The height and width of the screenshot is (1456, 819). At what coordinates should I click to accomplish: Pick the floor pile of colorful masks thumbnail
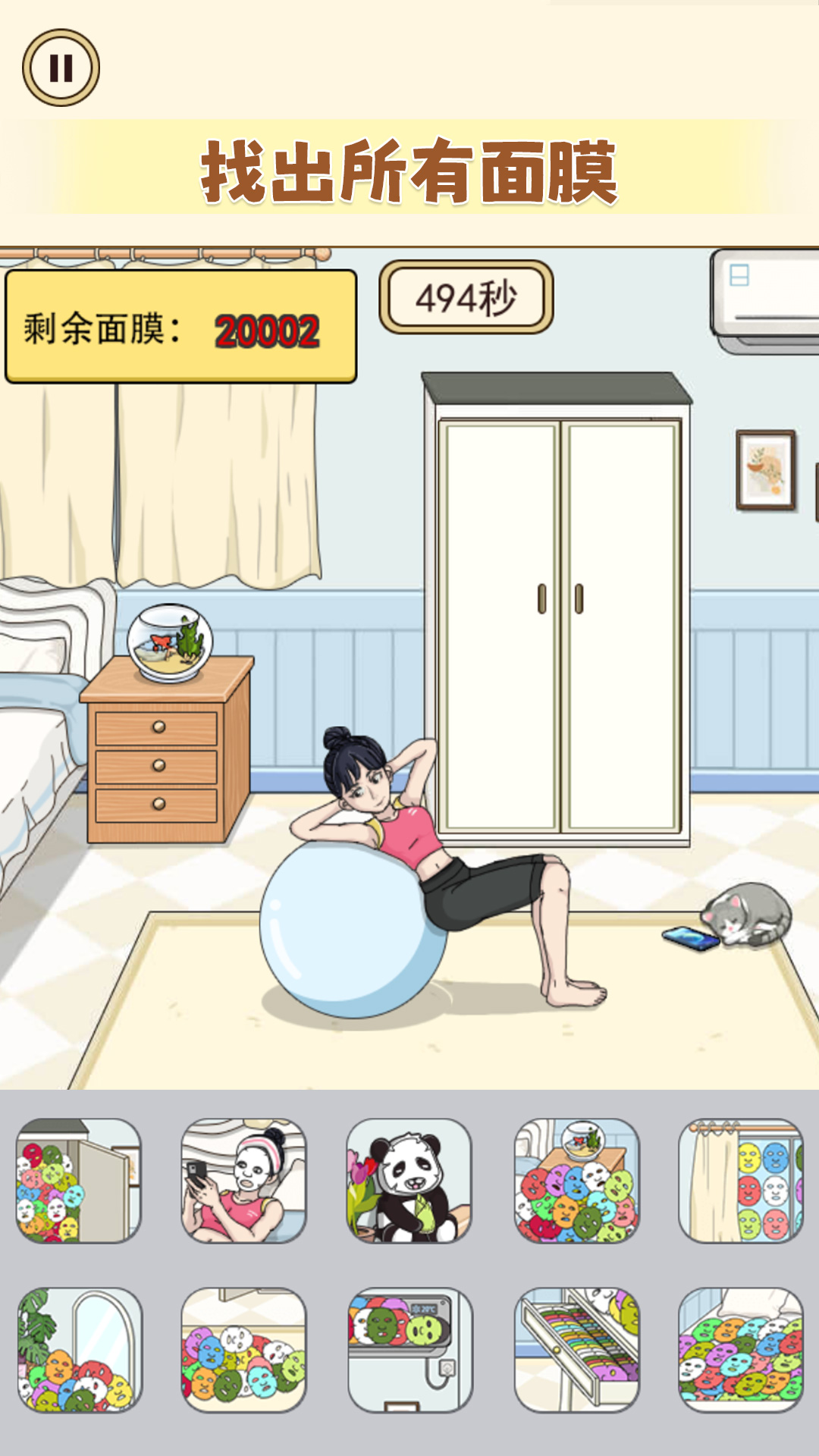point(243,1349)
